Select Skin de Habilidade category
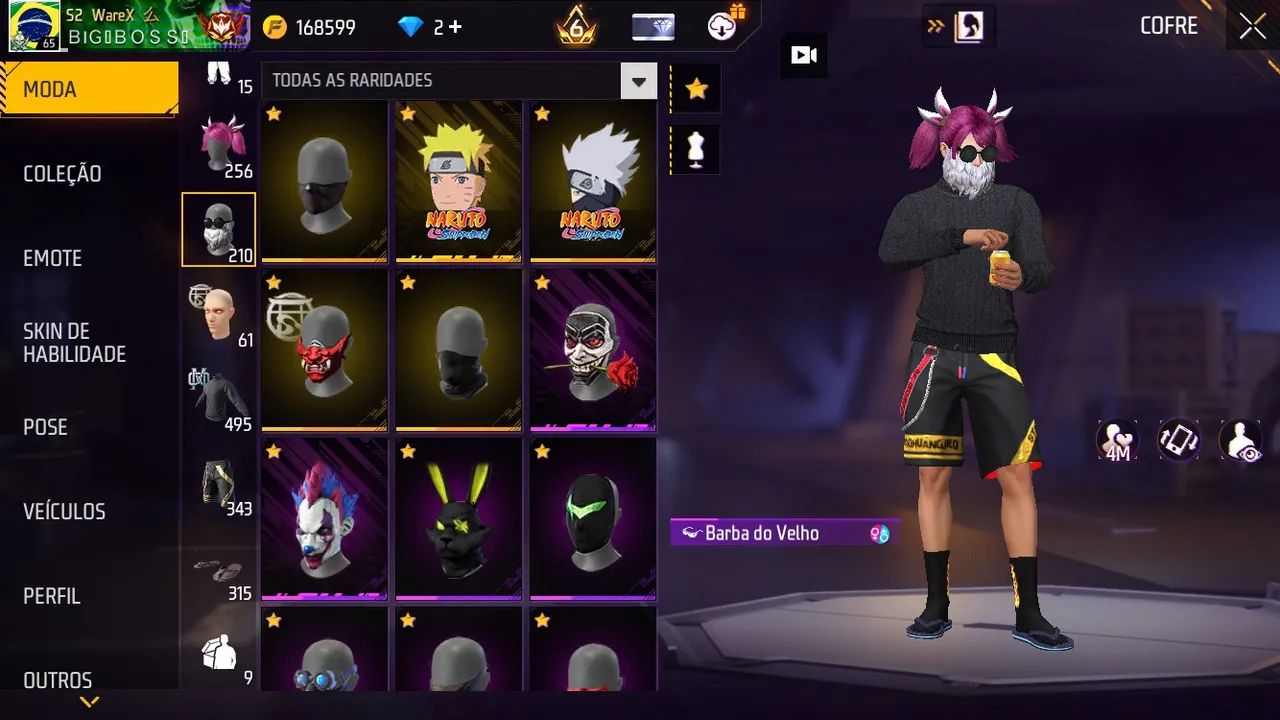The height and width of the screenshot is (720, 1280). (x=74, y=342)
